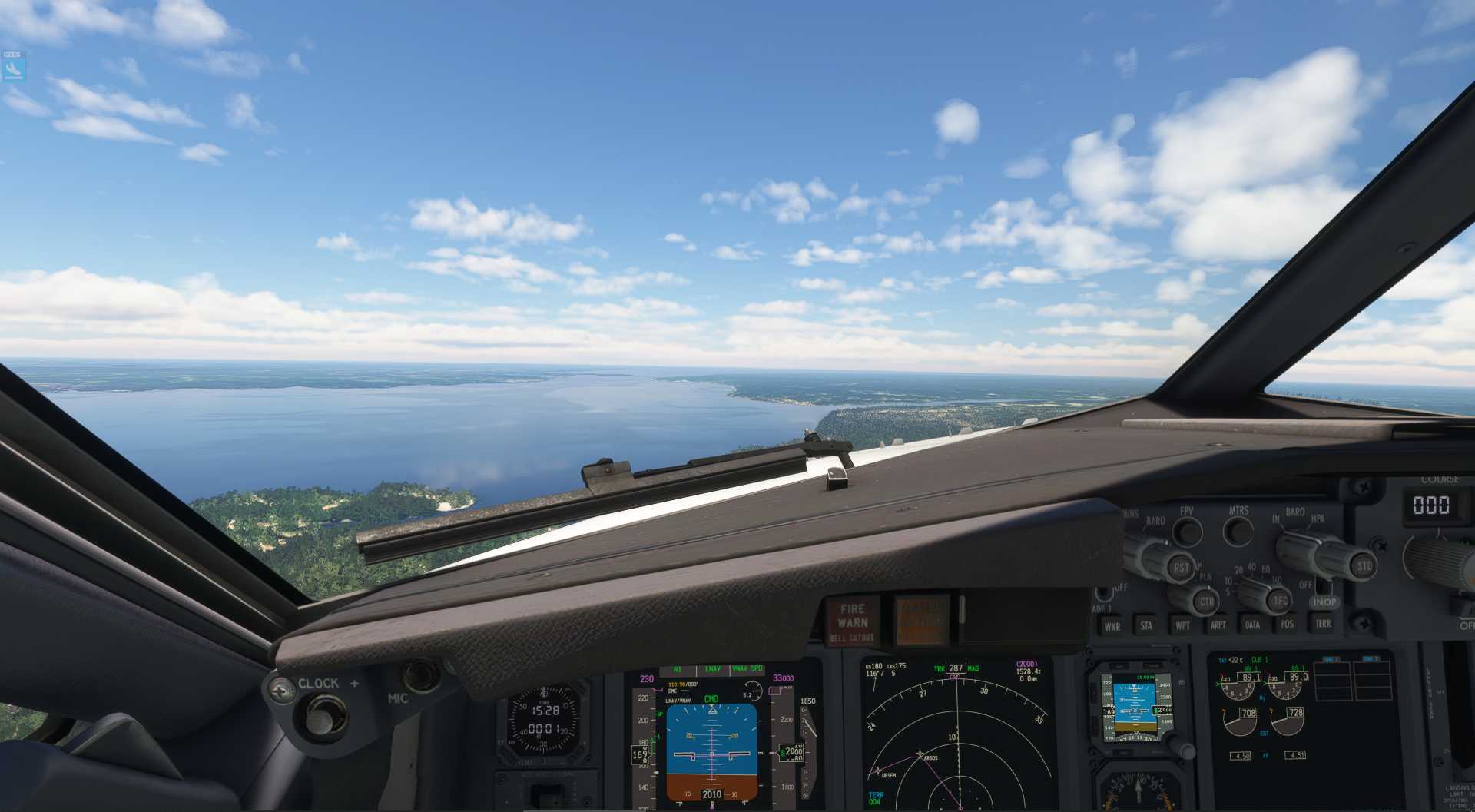This screenshot has width=1475, height=812.
Task: Click the FPV flight path vector button
Action: (1188, 531)
